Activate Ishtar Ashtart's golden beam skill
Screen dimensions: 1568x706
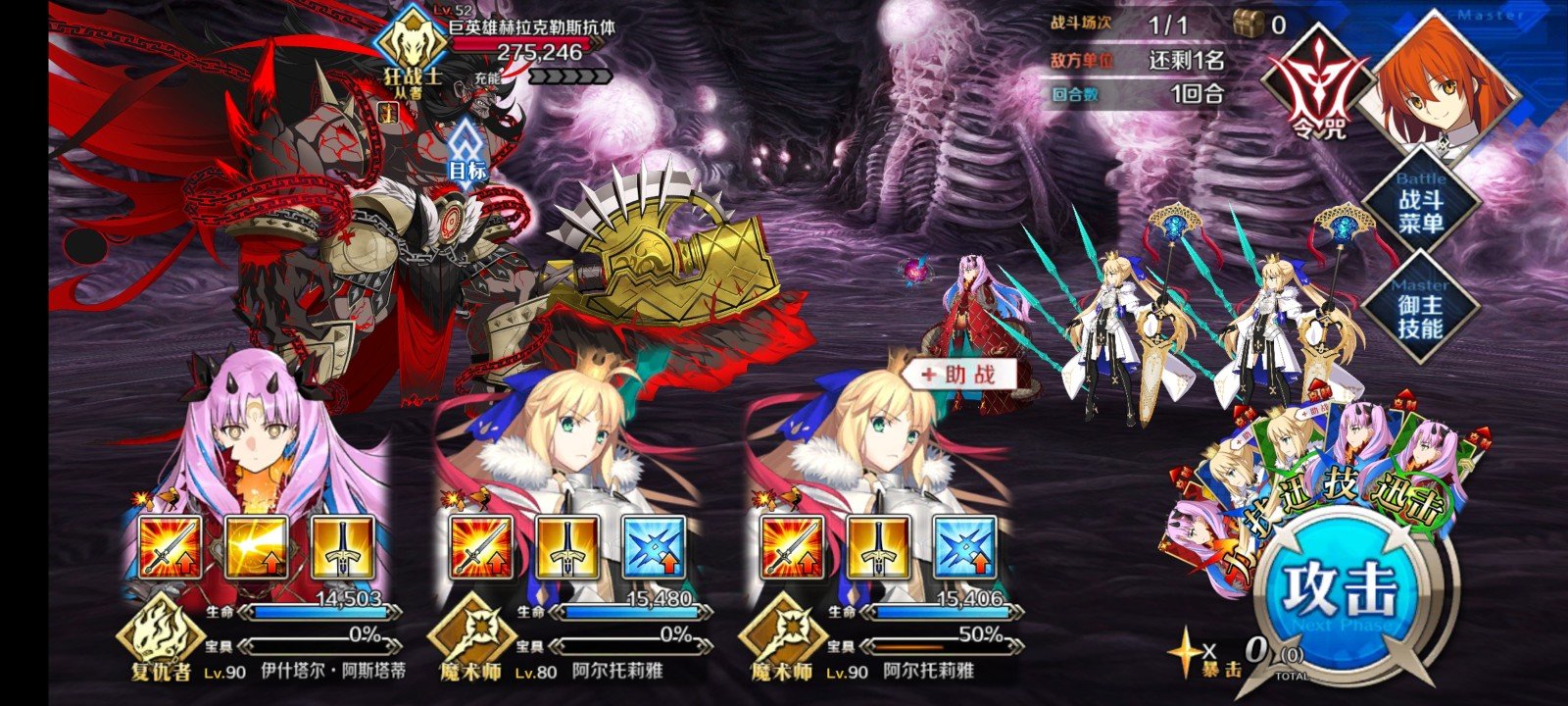click(x=257, y=546)
